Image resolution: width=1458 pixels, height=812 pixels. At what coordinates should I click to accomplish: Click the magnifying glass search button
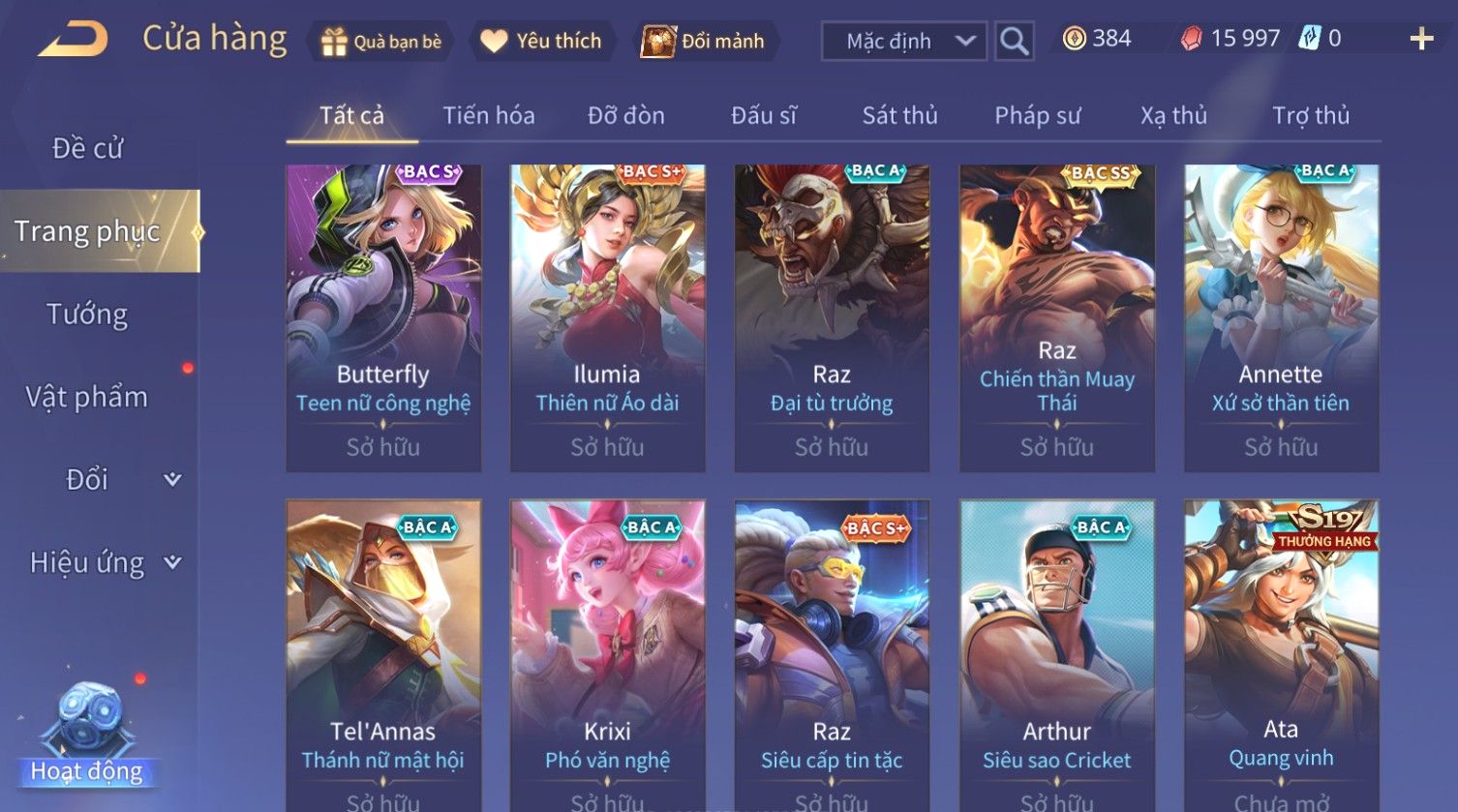[1014, 42]
